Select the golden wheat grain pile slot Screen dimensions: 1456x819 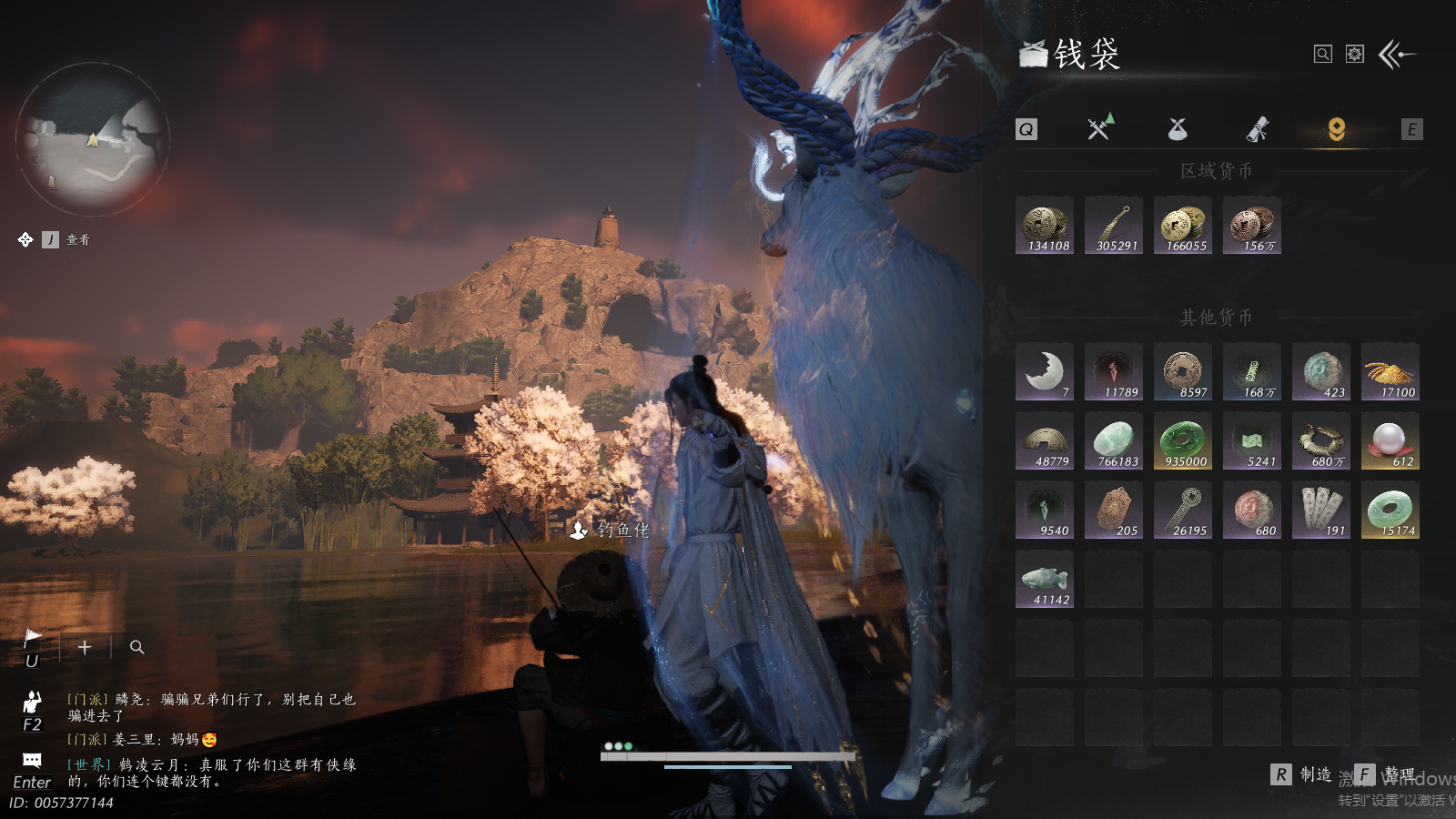[x=1390, y=371]
